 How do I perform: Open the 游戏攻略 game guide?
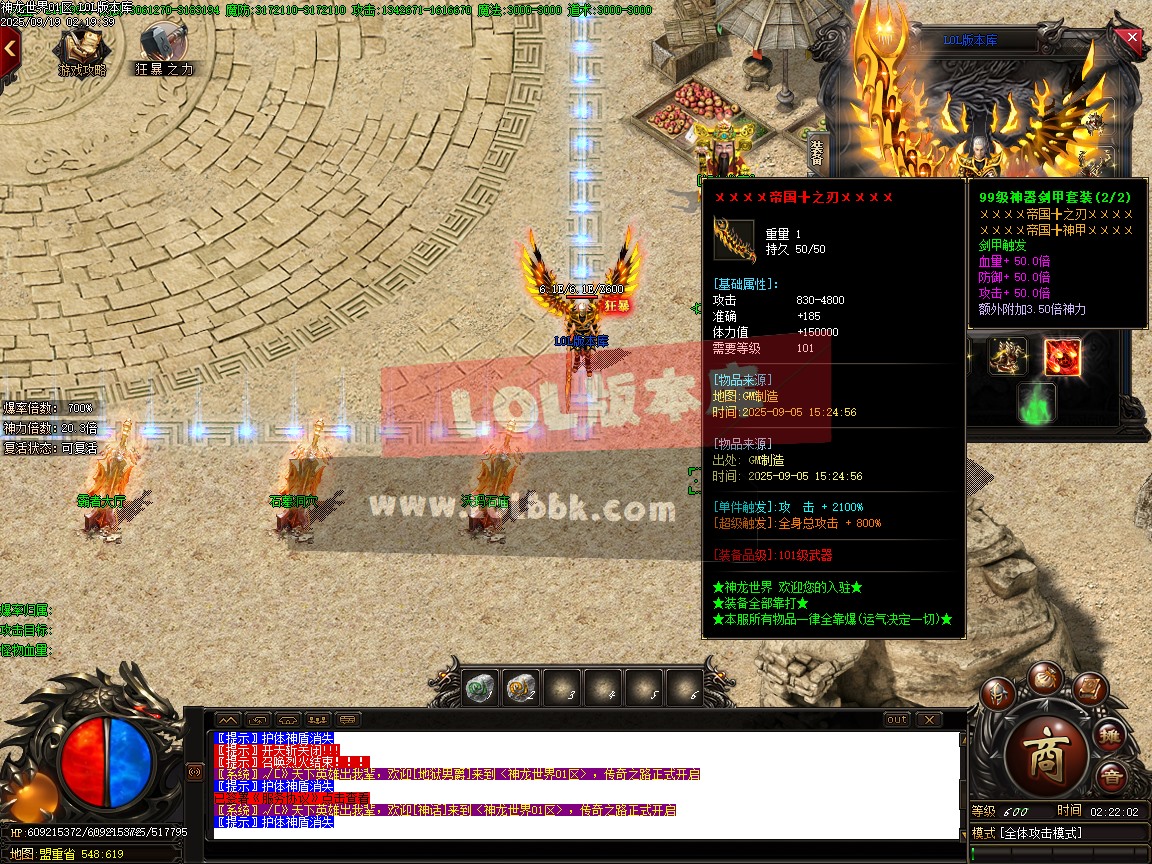pyautogui.click(x=82, y=51)
